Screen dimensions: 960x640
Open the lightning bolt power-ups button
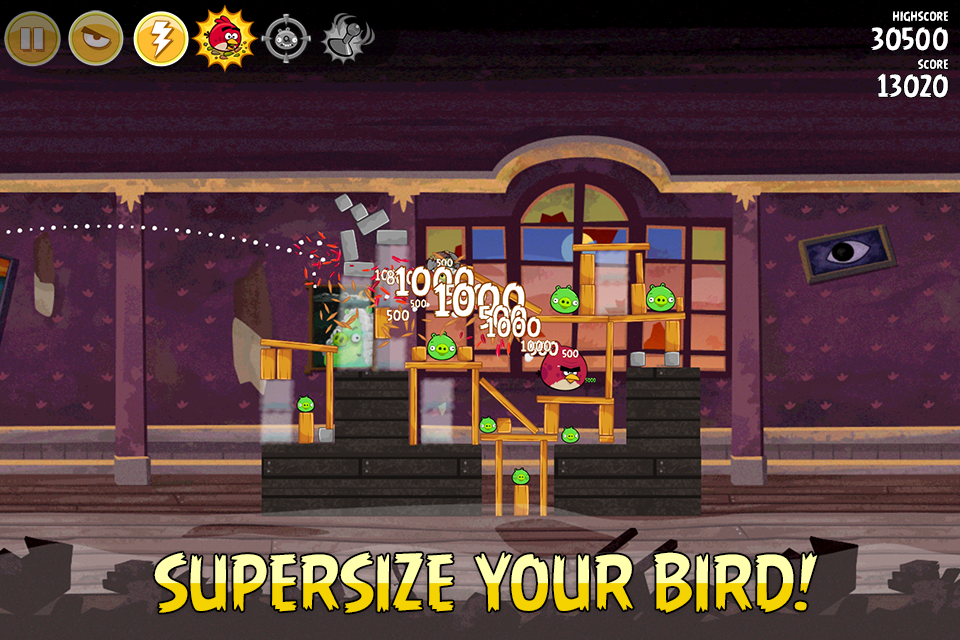(x=161, y=38)
